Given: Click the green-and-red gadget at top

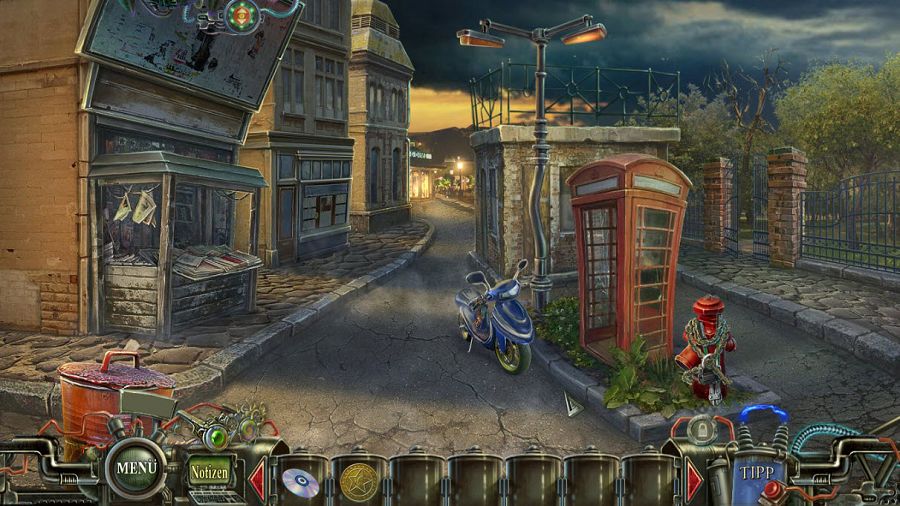Looking at the screenshot, I should point(241,15).
